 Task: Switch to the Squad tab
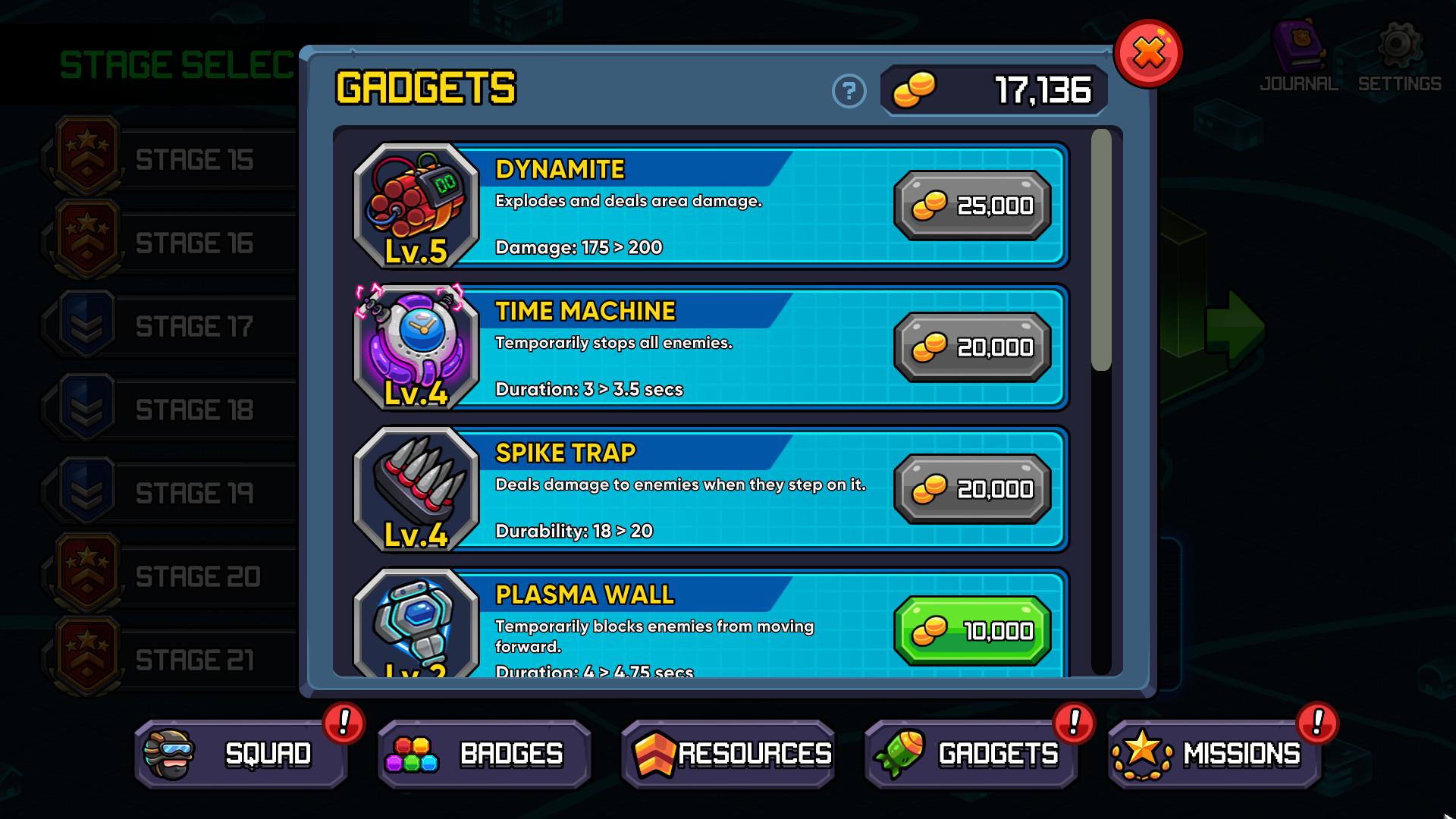(x=243, y=753)
